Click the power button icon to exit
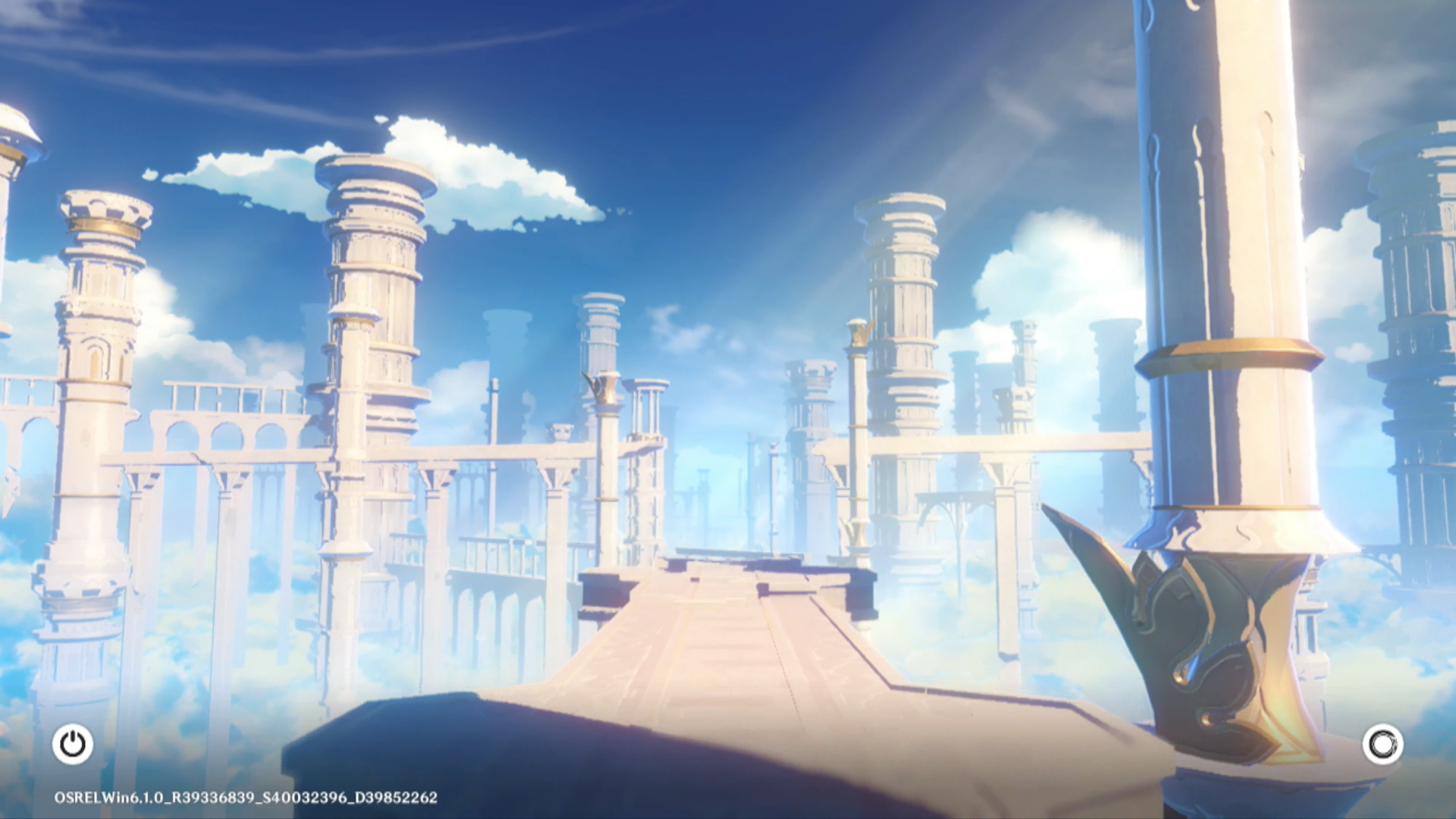The width and height of the screenshot is (1456, 819). tap(73, 744)
